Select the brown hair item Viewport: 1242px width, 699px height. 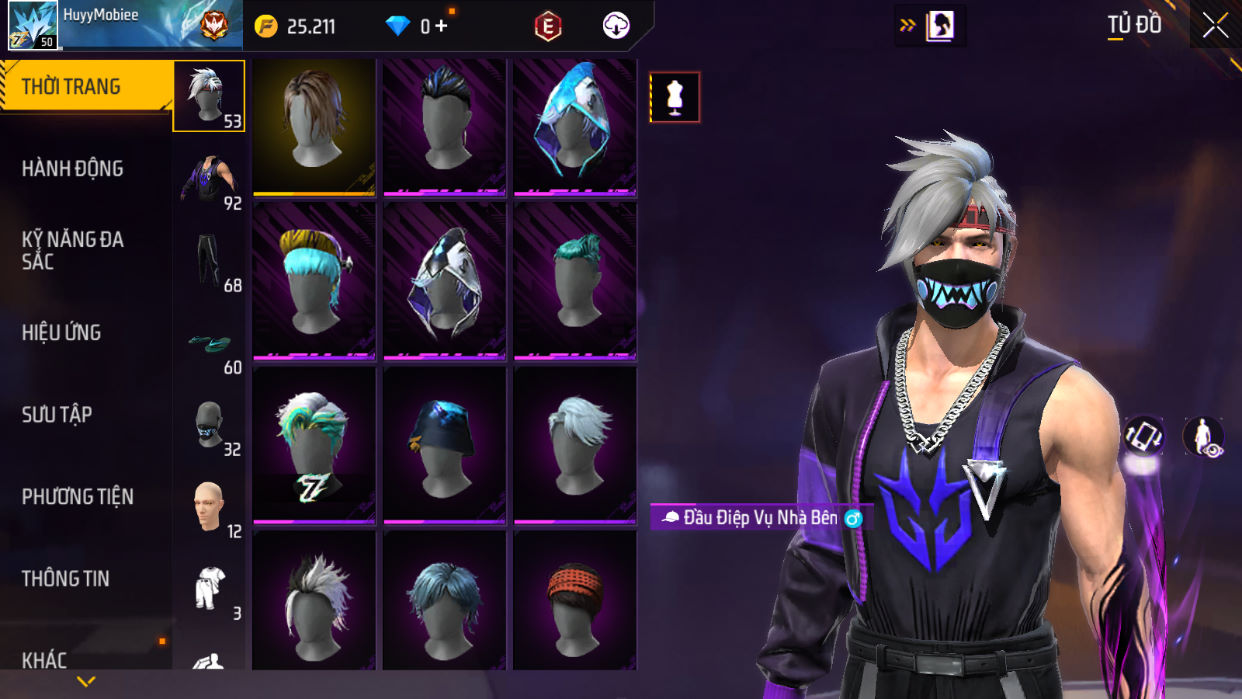[314, 125]
